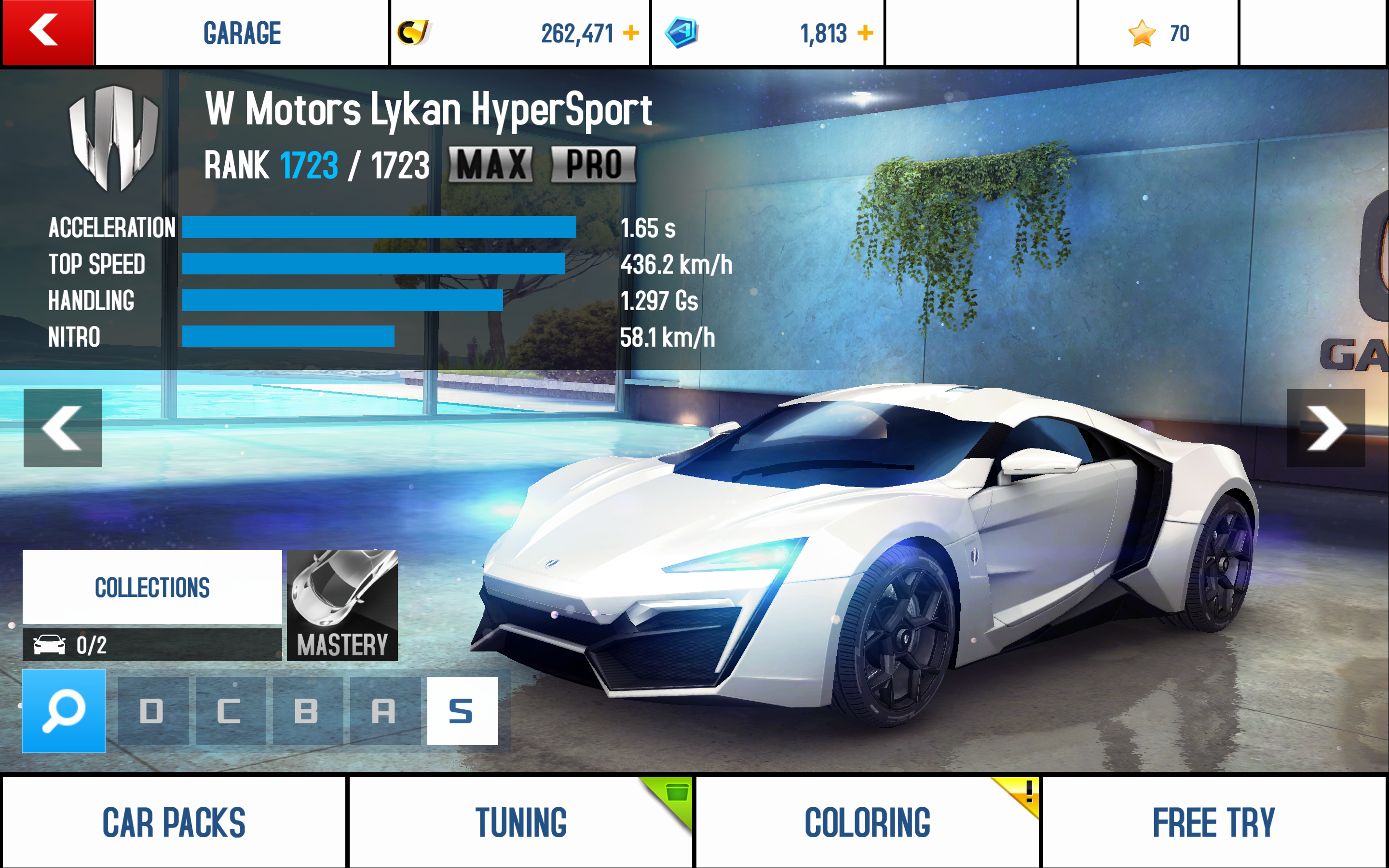1389x868 pixels.
Task: Open the Car Packs shop
Action: (174, 822)
